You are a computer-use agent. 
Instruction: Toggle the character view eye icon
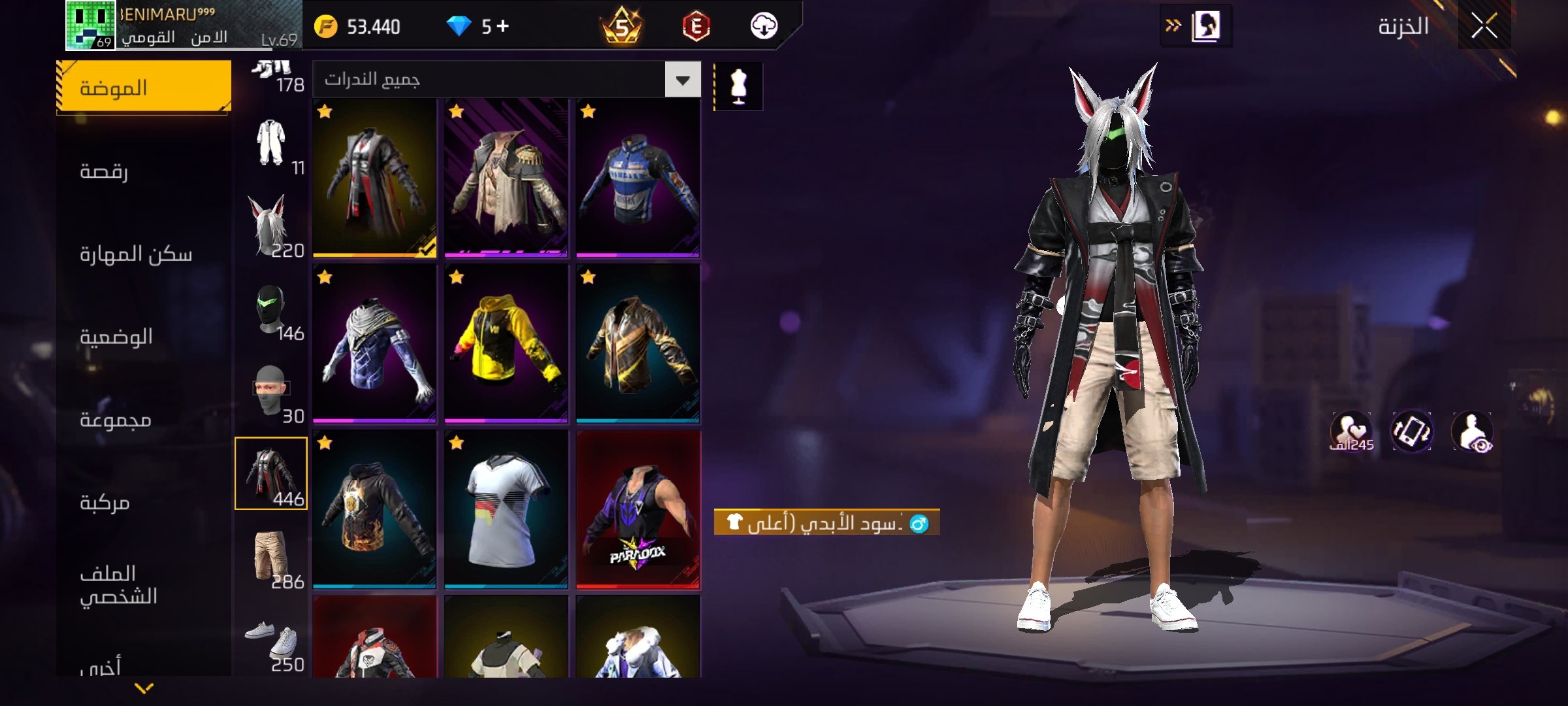click(x=1472, y=432)
